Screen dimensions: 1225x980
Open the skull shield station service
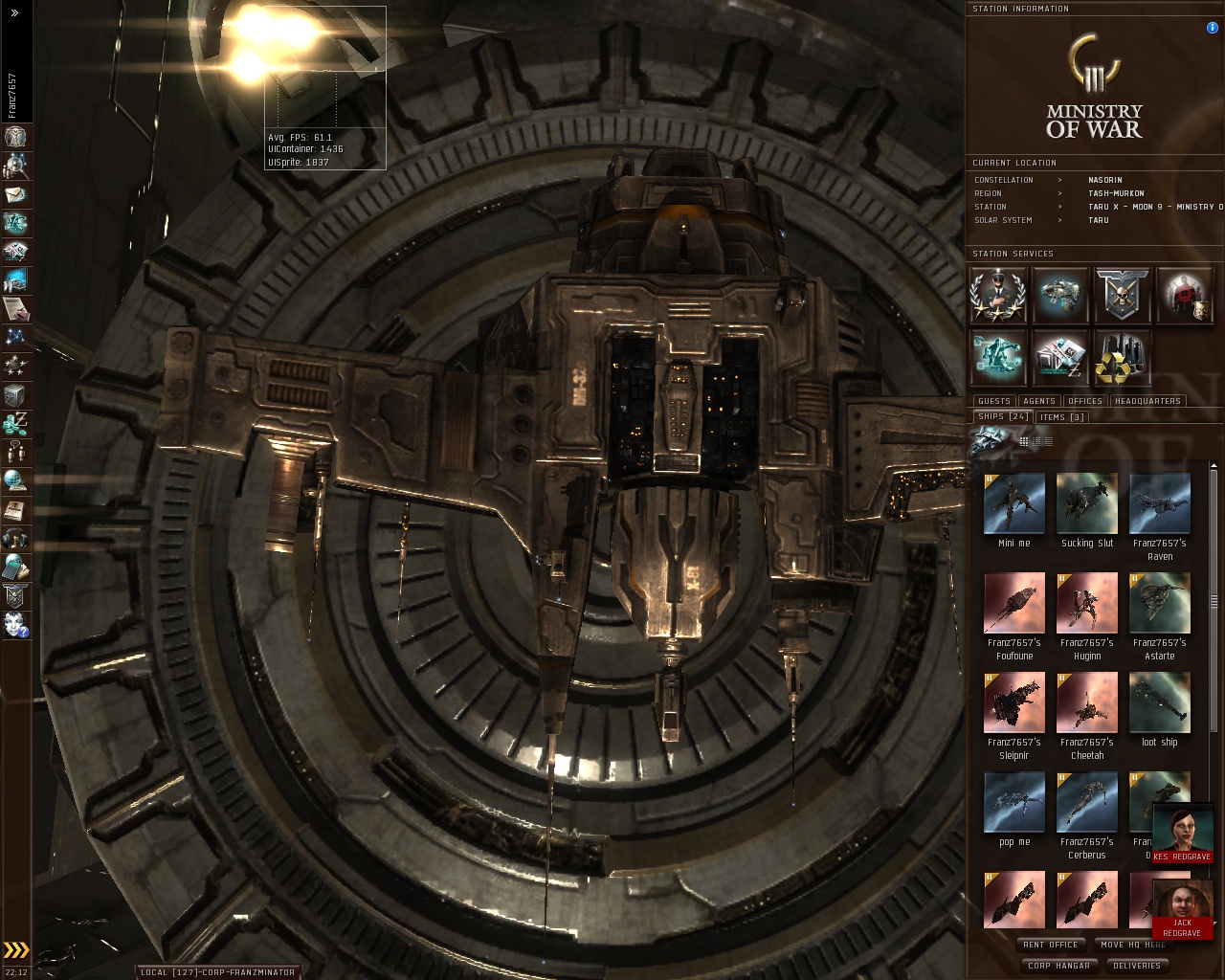[x=1122, y=295]
